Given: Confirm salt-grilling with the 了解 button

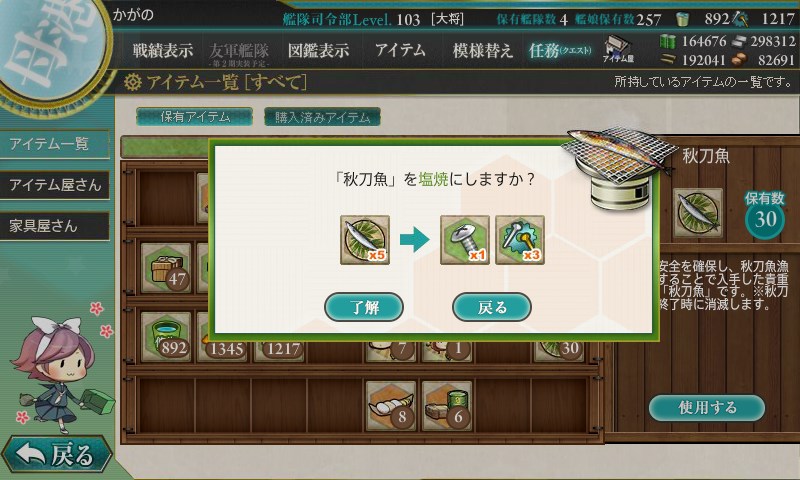Looking at the screenshot, I should point(364,307).
